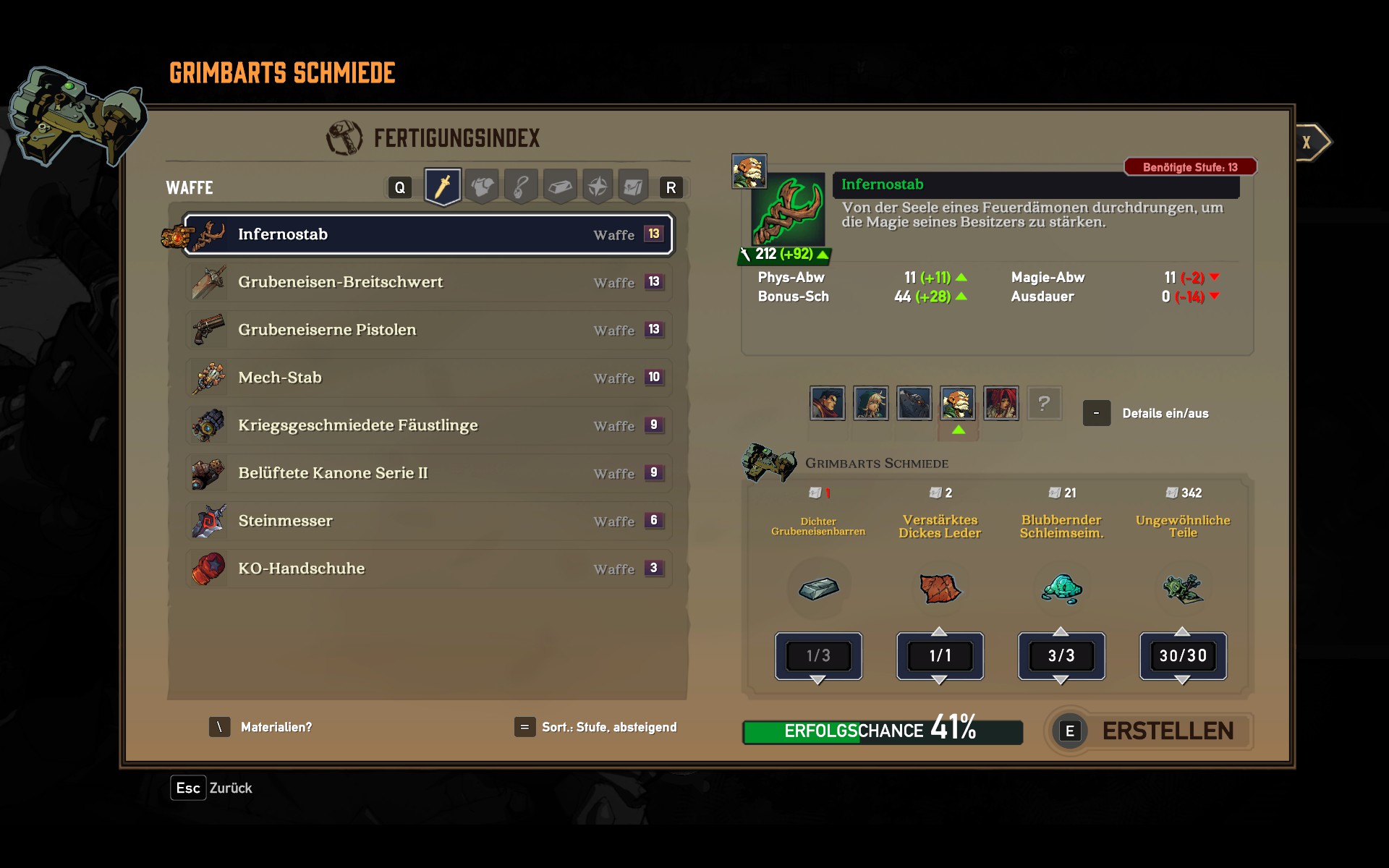Close the forge window with X
The height and width of the screenshot is (868, 1389).
pyautogui.click(x=1307, y=142)
